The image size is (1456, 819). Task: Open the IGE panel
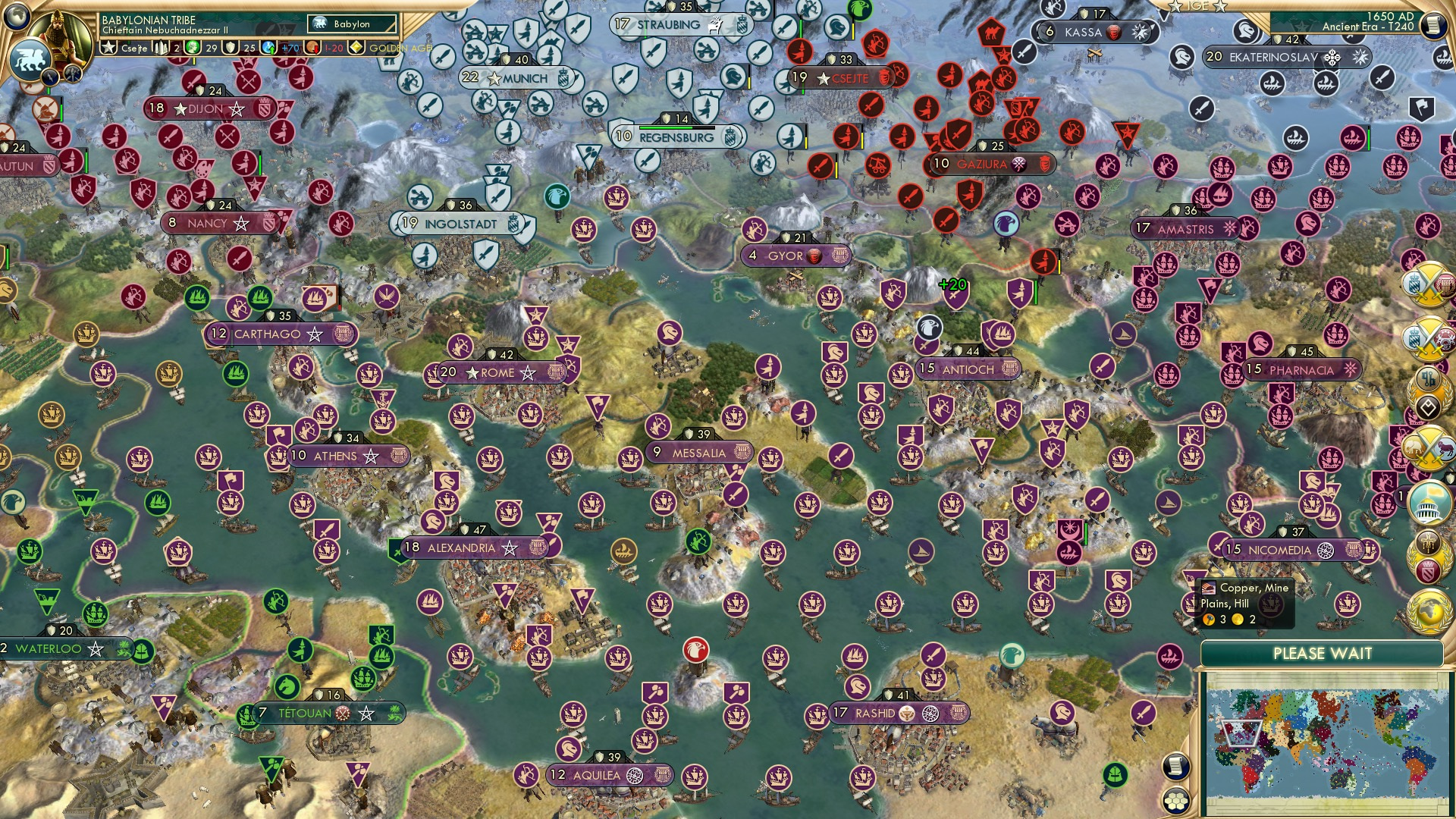(1197, 6)
